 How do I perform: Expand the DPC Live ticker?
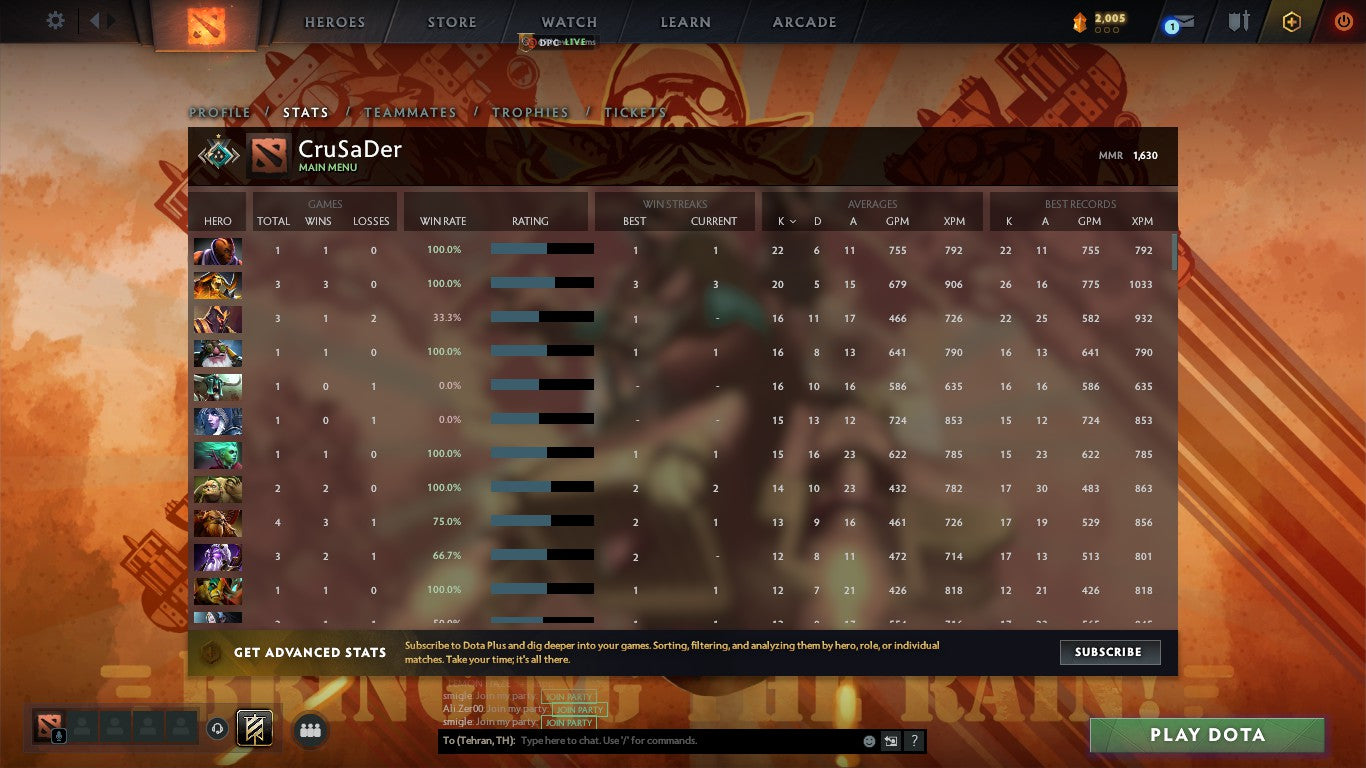556,42
